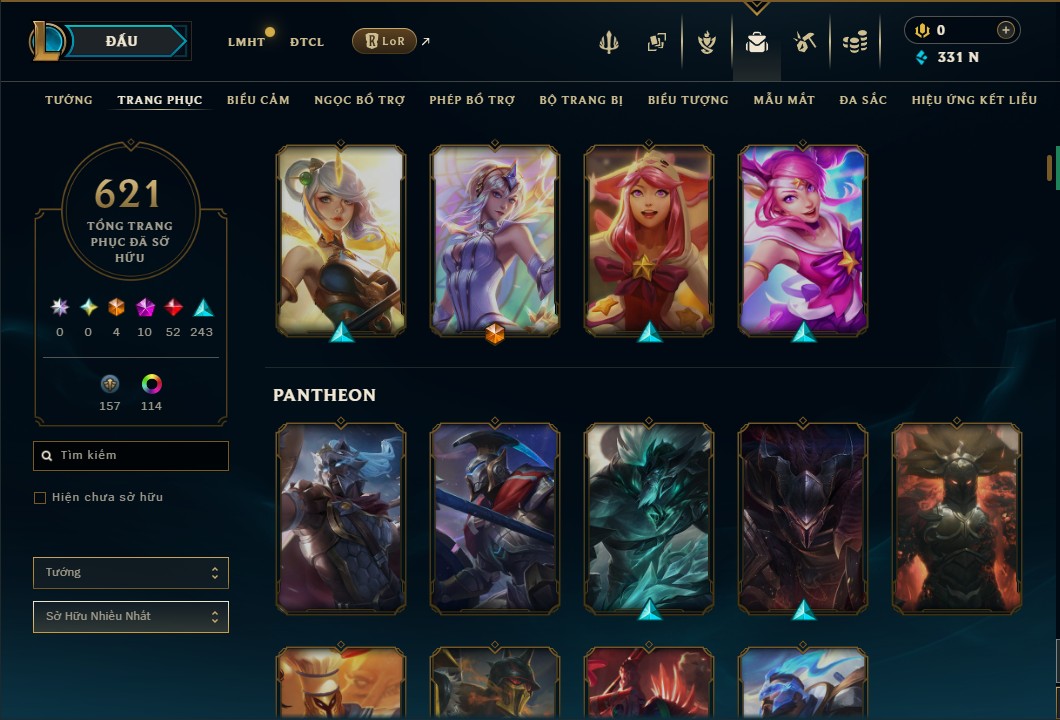Open the coin stack store icon

click(x=854, y=42)
